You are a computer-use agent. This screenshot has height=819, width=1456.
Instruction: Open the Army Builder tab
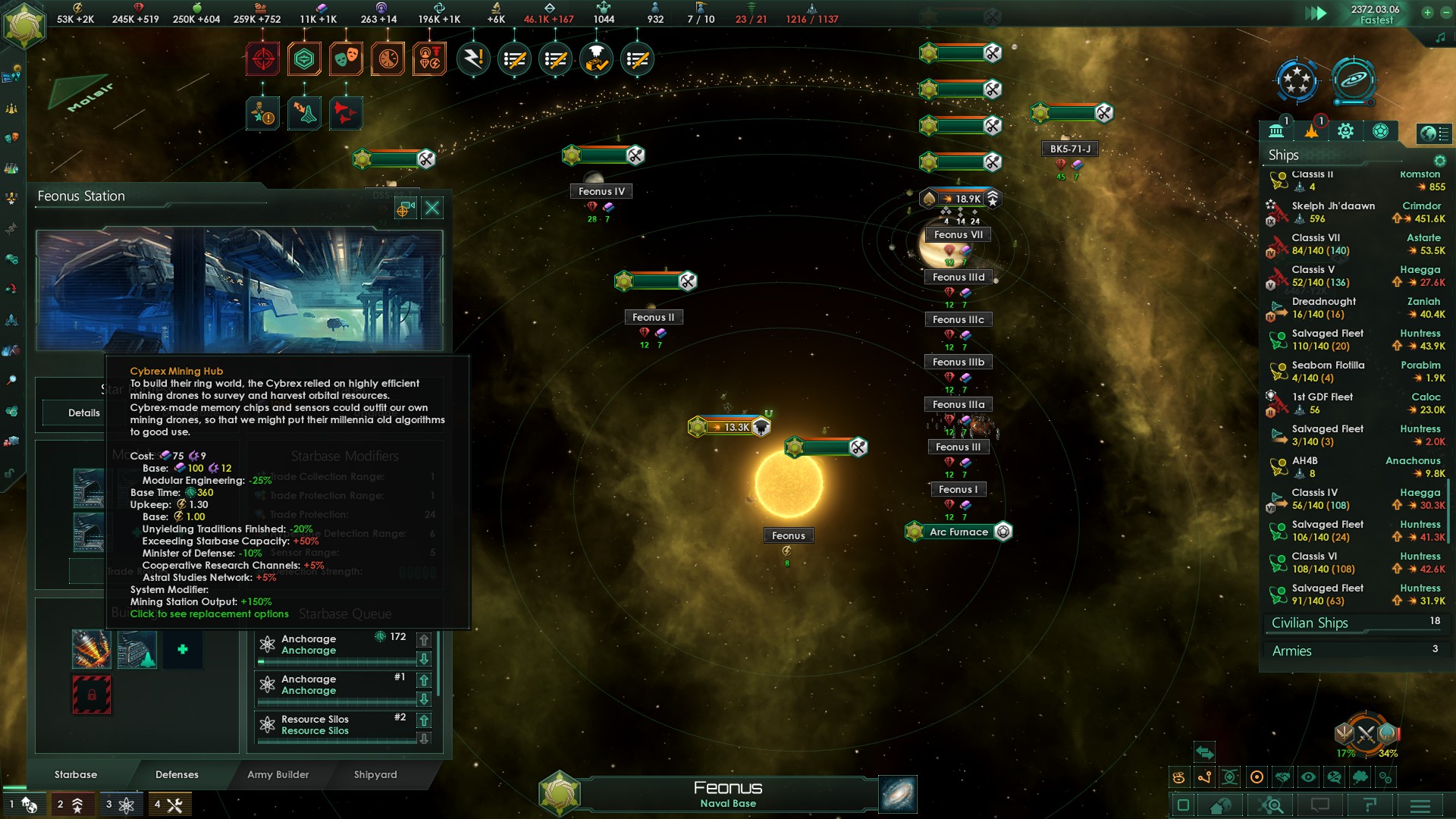(278, 774)
